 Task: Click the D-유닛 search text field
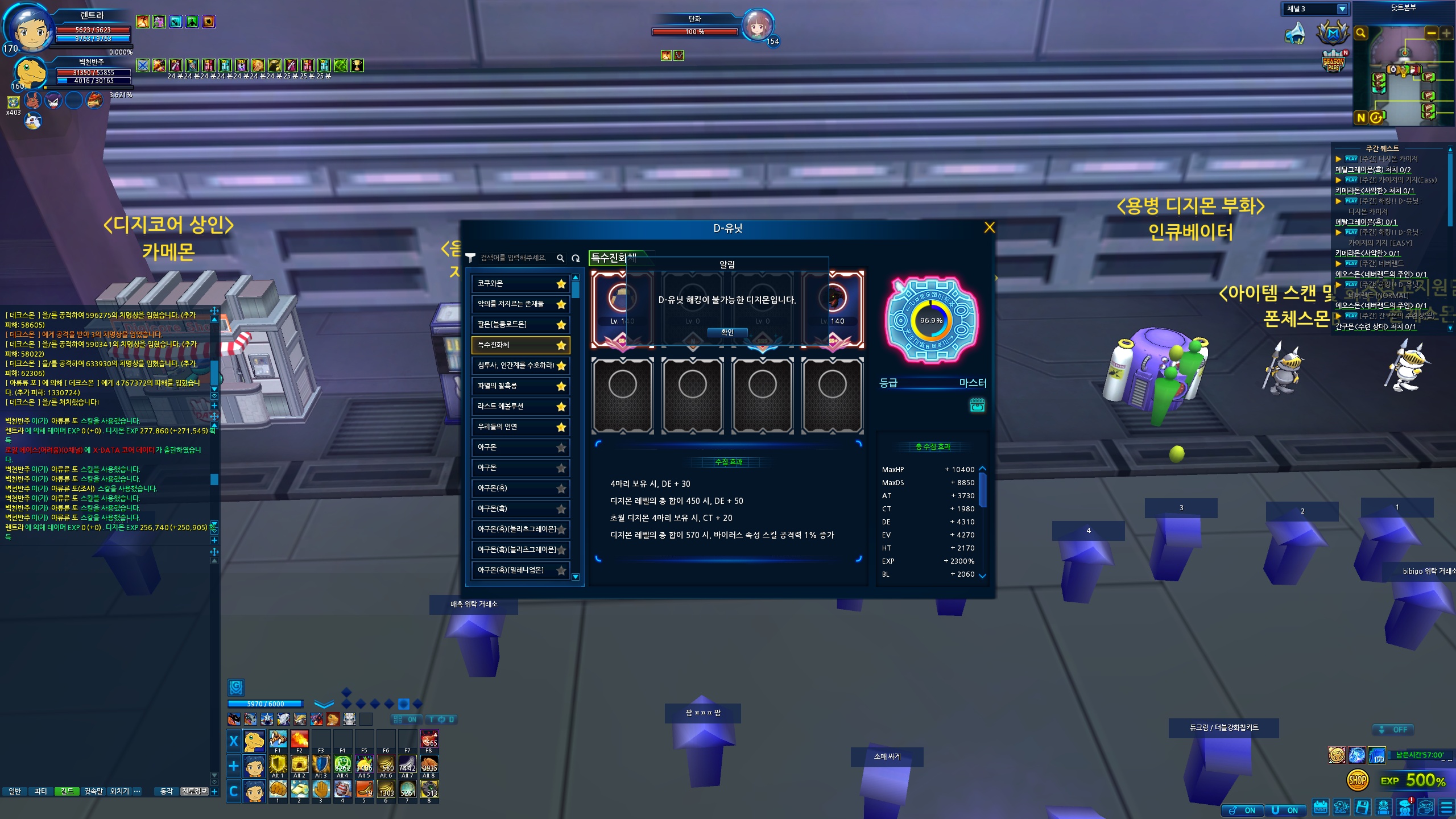[x=514, y=258]
